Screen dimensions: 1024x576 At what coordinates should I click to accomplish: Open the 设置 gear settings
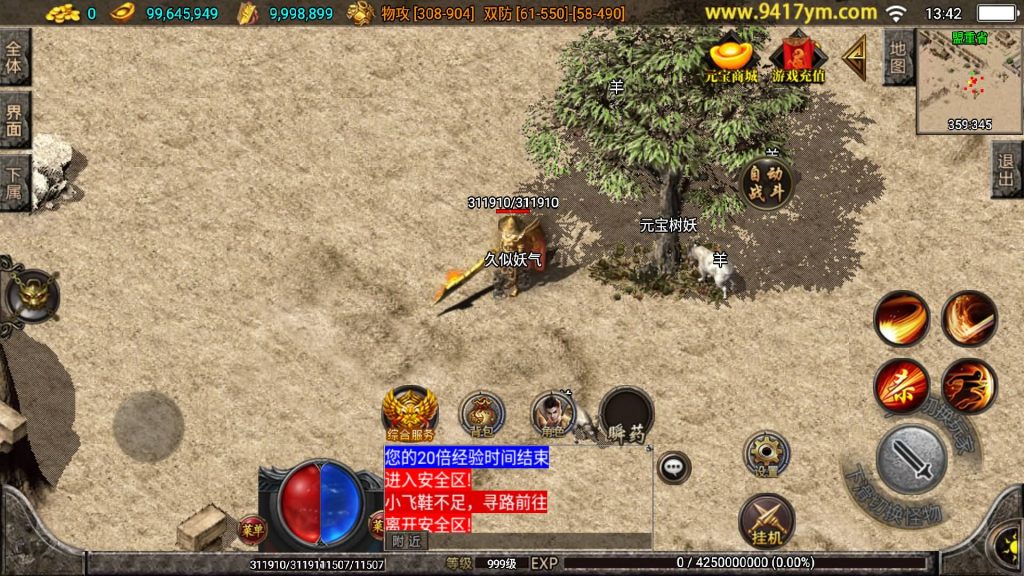766,454
